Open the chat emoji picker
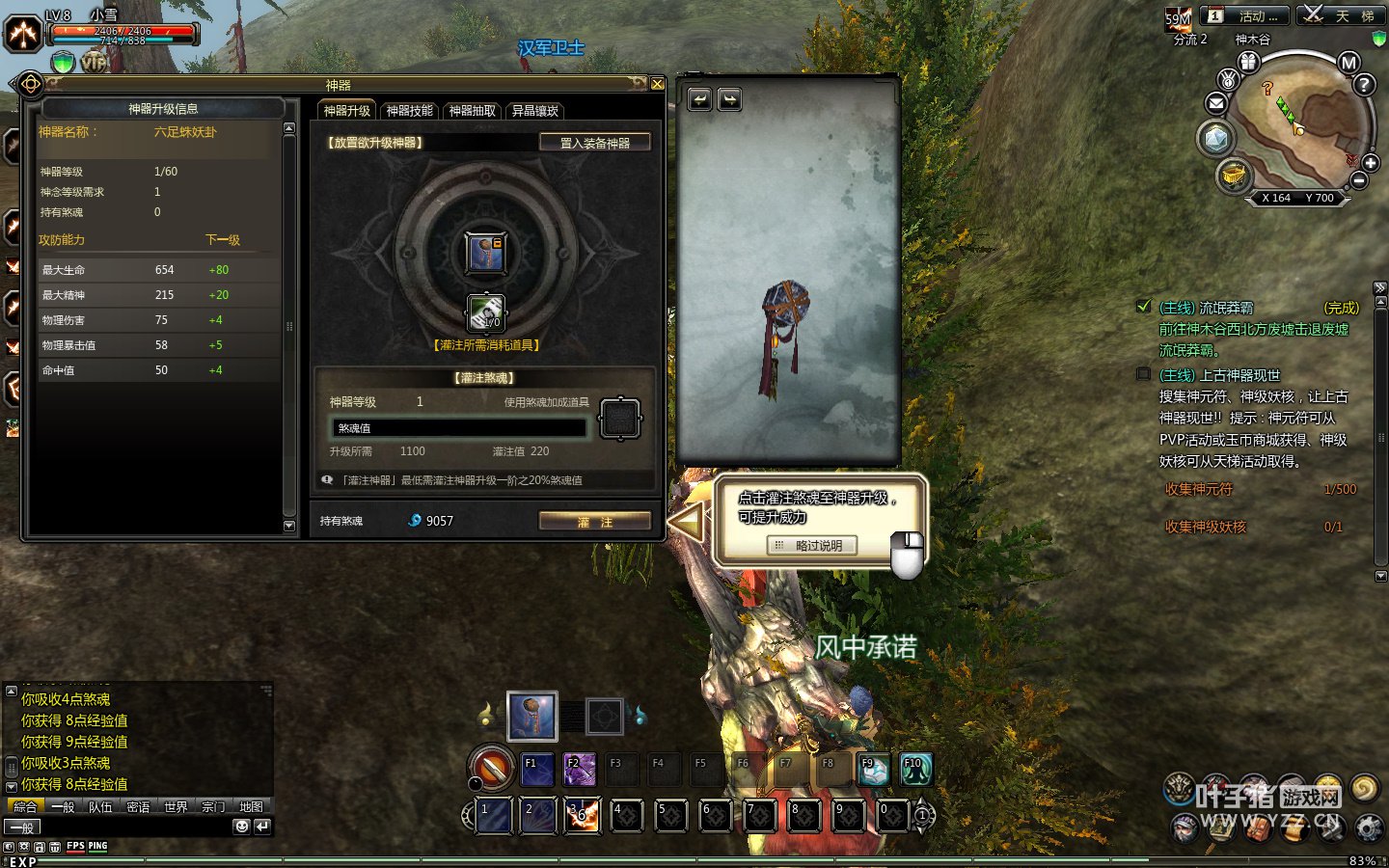The image size is (1389, 868). coord(241,827)
